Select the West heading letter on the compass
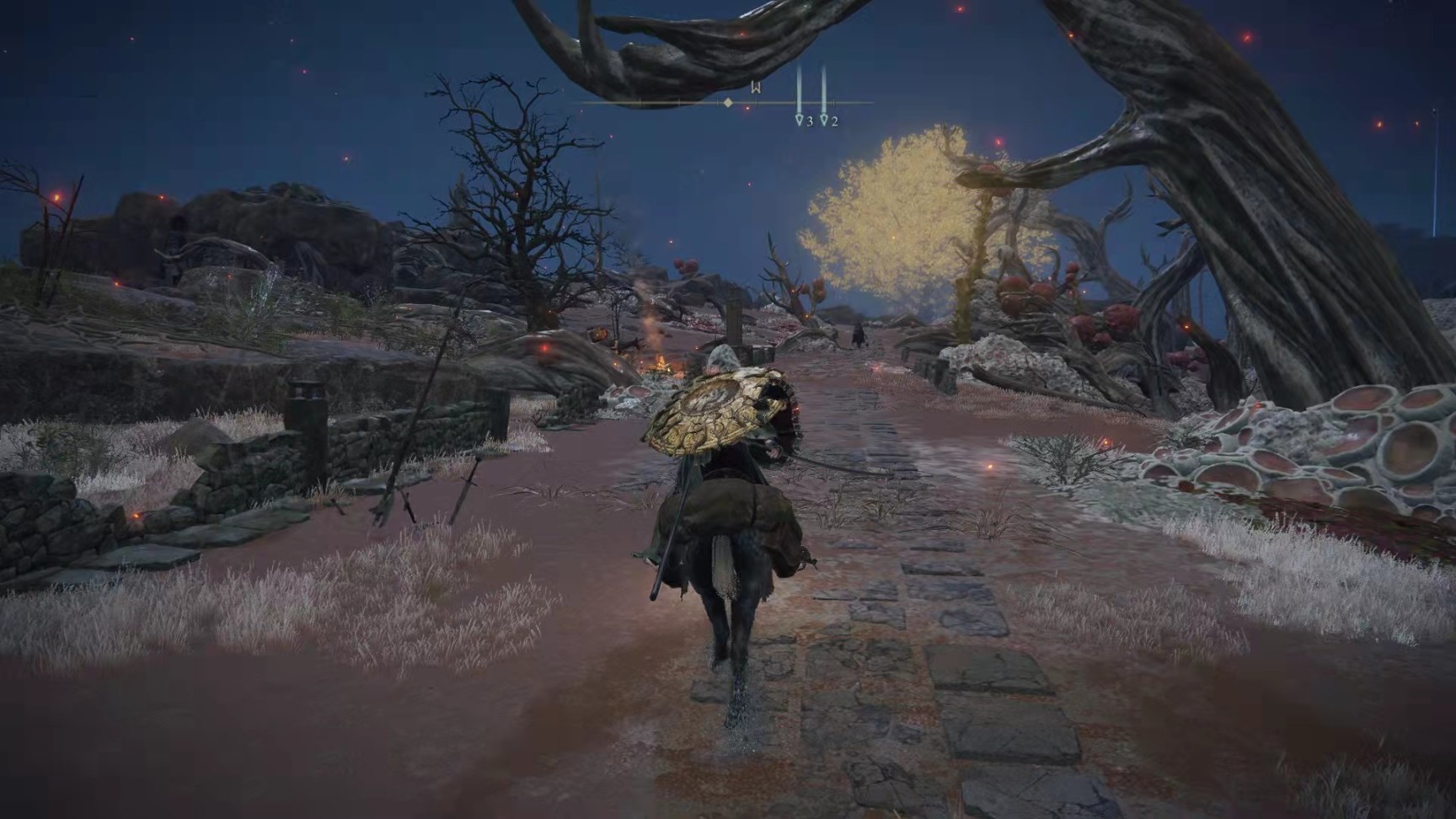Viewport: 1456px width, 819px height. [x=756, y=88]
